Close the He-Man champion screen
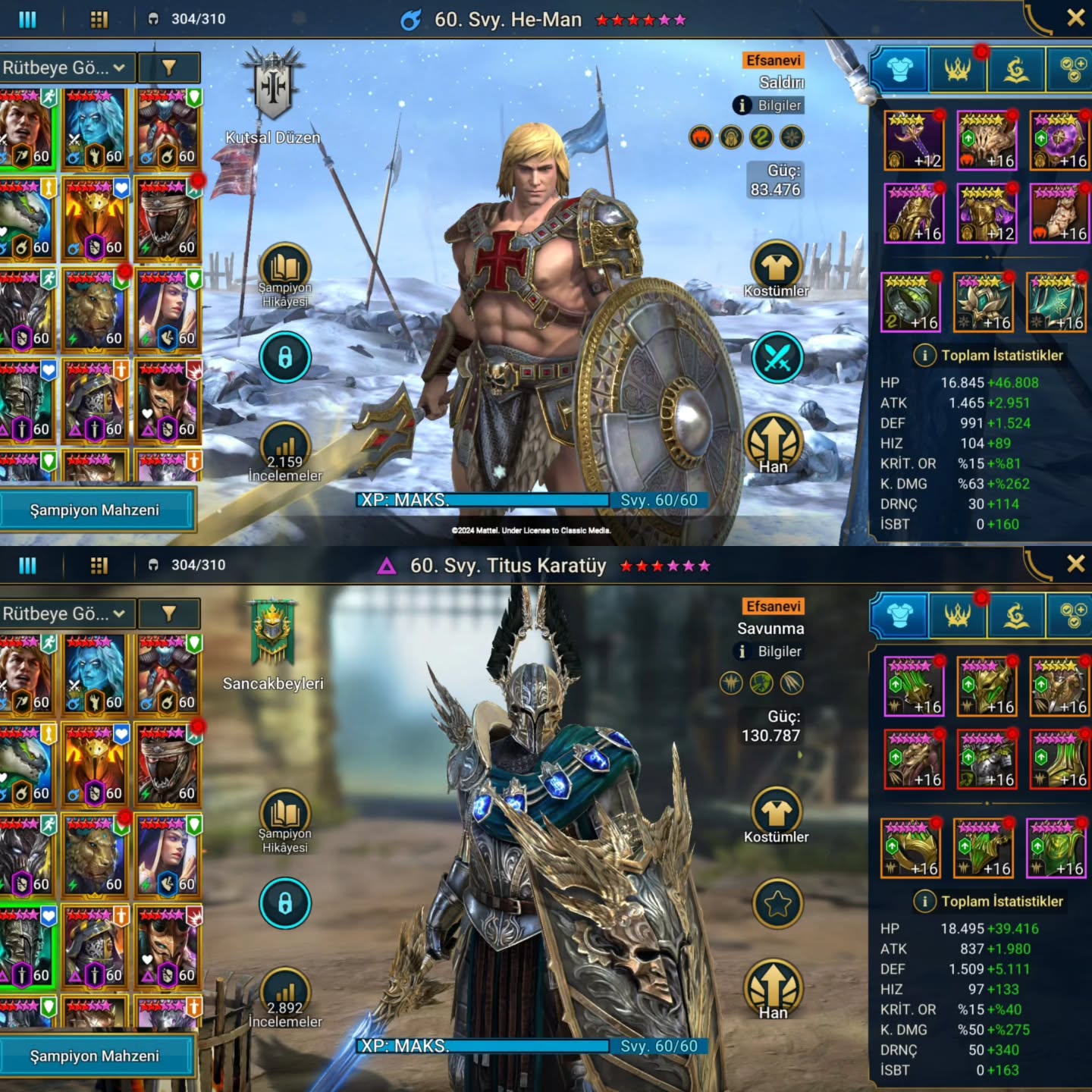 click(x=1075, y=18)
